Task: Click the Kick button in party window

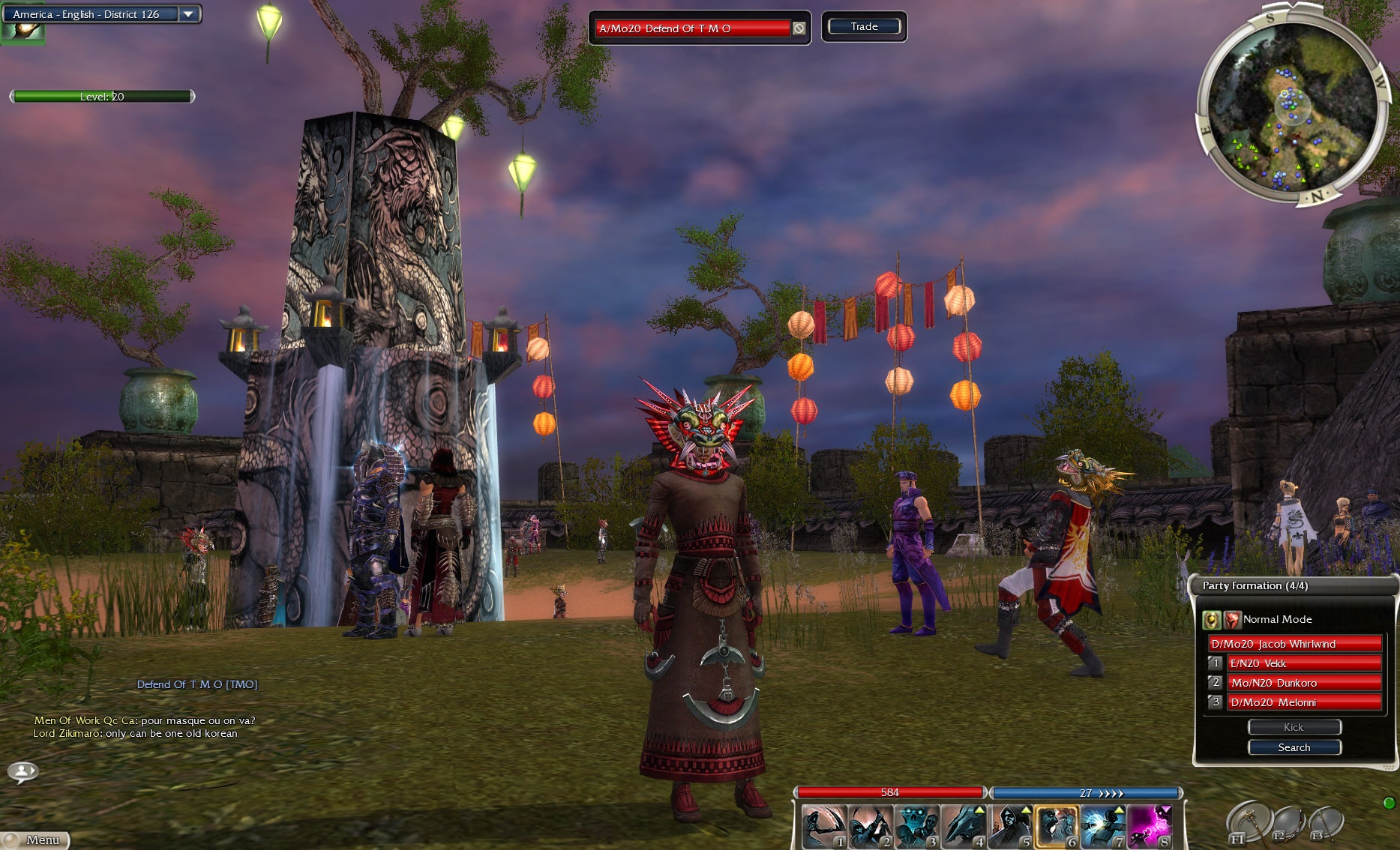Action: [x=1294, y=727]
